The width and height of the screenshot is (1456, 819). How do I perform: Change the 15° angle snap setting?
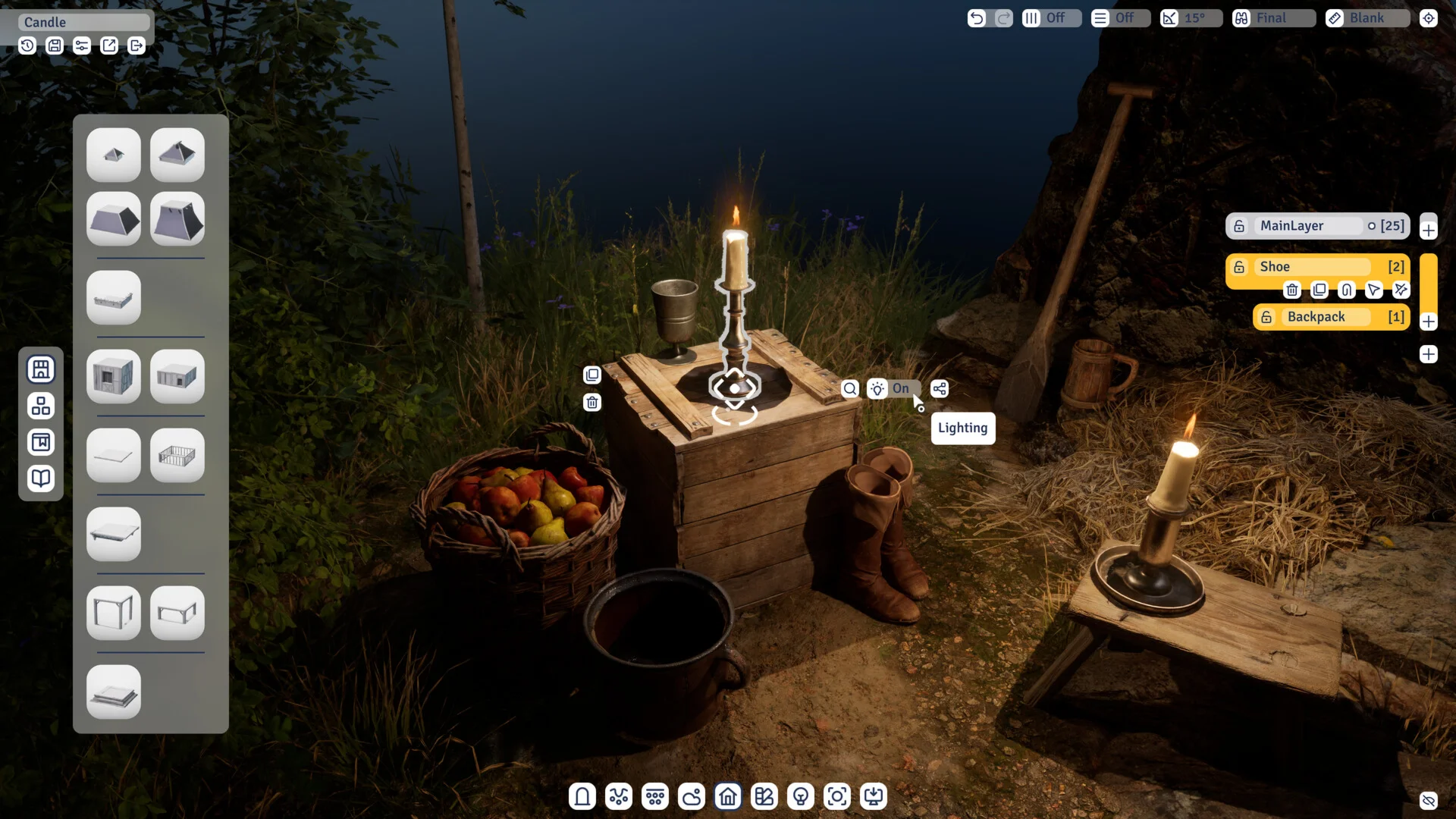tap(1191, 18)
